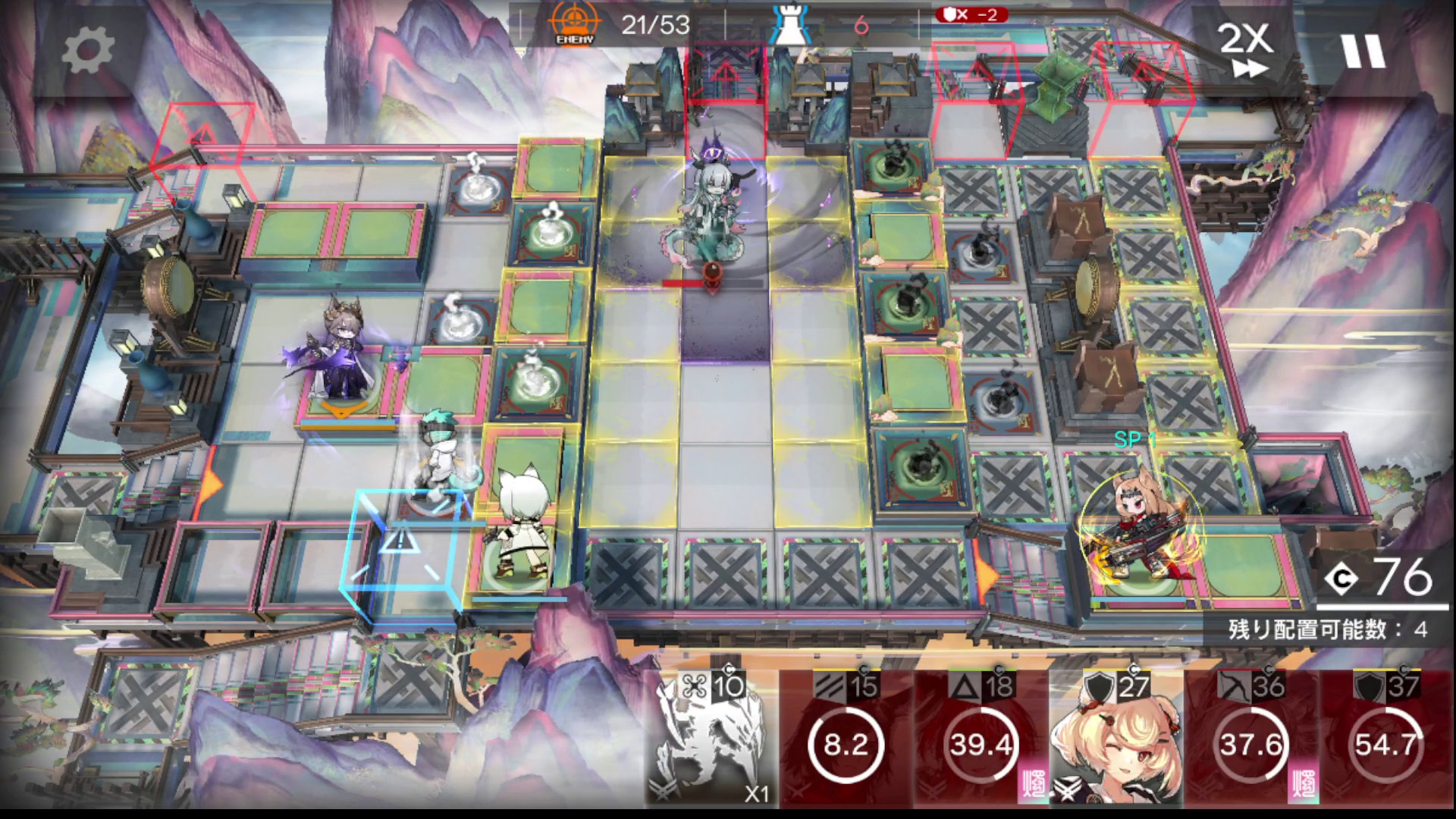Pause the battle

[1363, 50]
